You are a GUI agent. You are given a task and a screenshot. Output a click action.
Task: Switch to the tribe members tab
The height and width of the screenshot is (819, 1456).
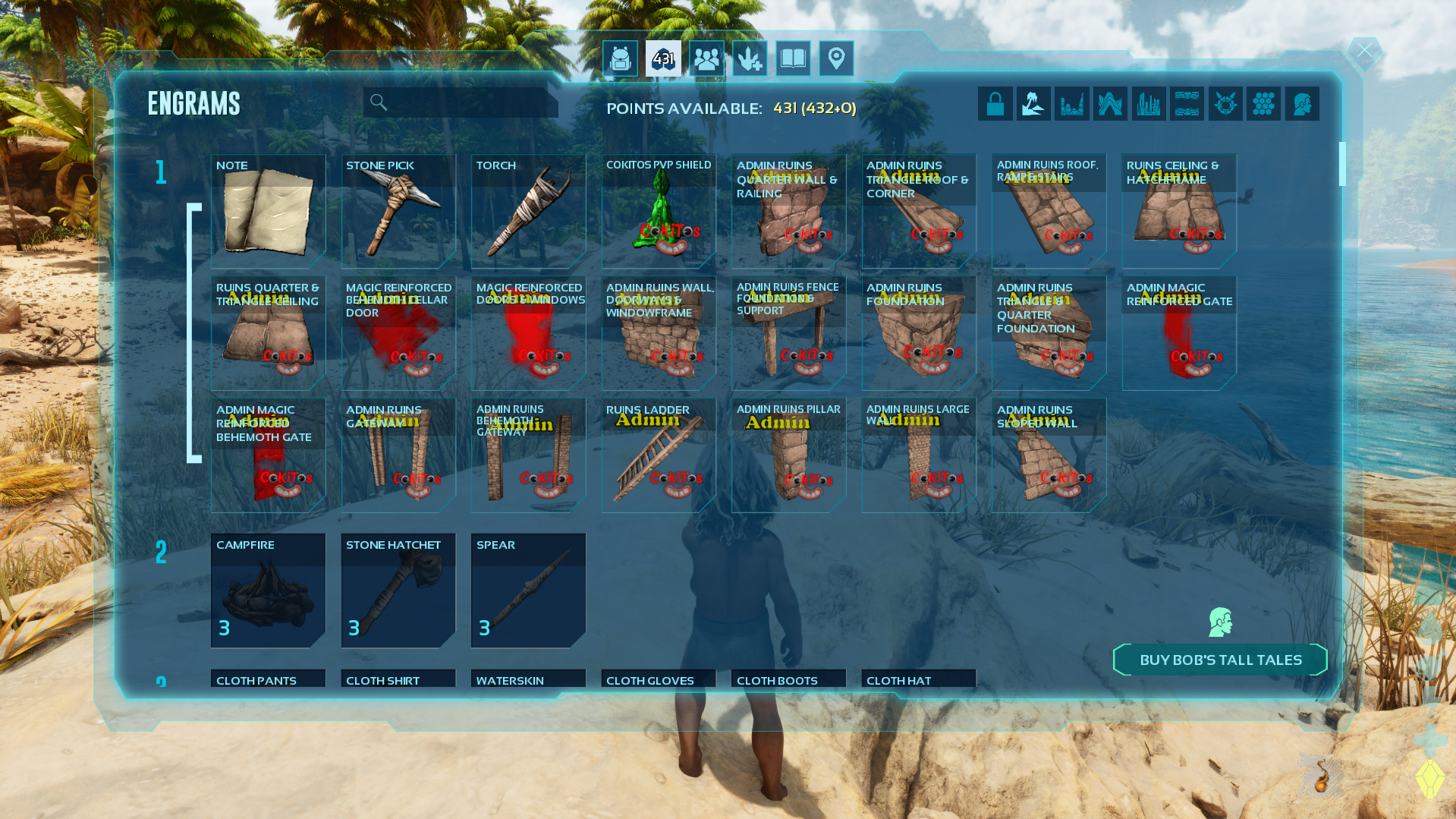(x=706, y=58)
